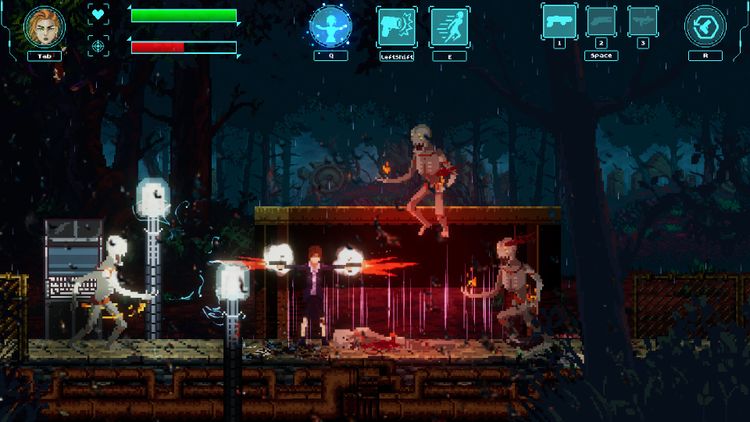Click the circular reload icon
The height and width of the screenshot is (422, 750).
point(705,27)
